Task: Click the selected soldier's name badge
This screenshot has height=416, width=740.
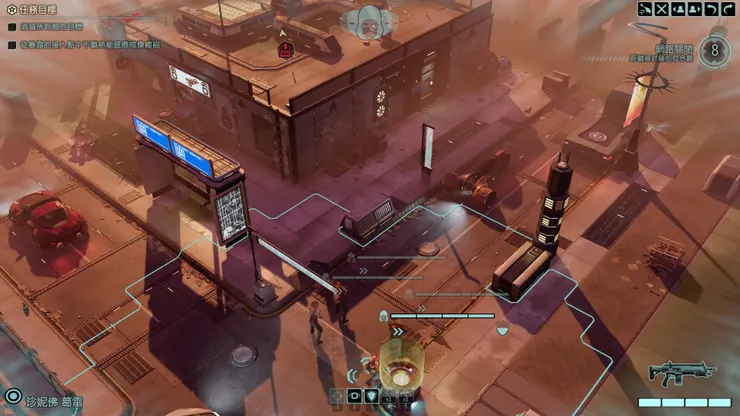Action: tap(52, 399)
